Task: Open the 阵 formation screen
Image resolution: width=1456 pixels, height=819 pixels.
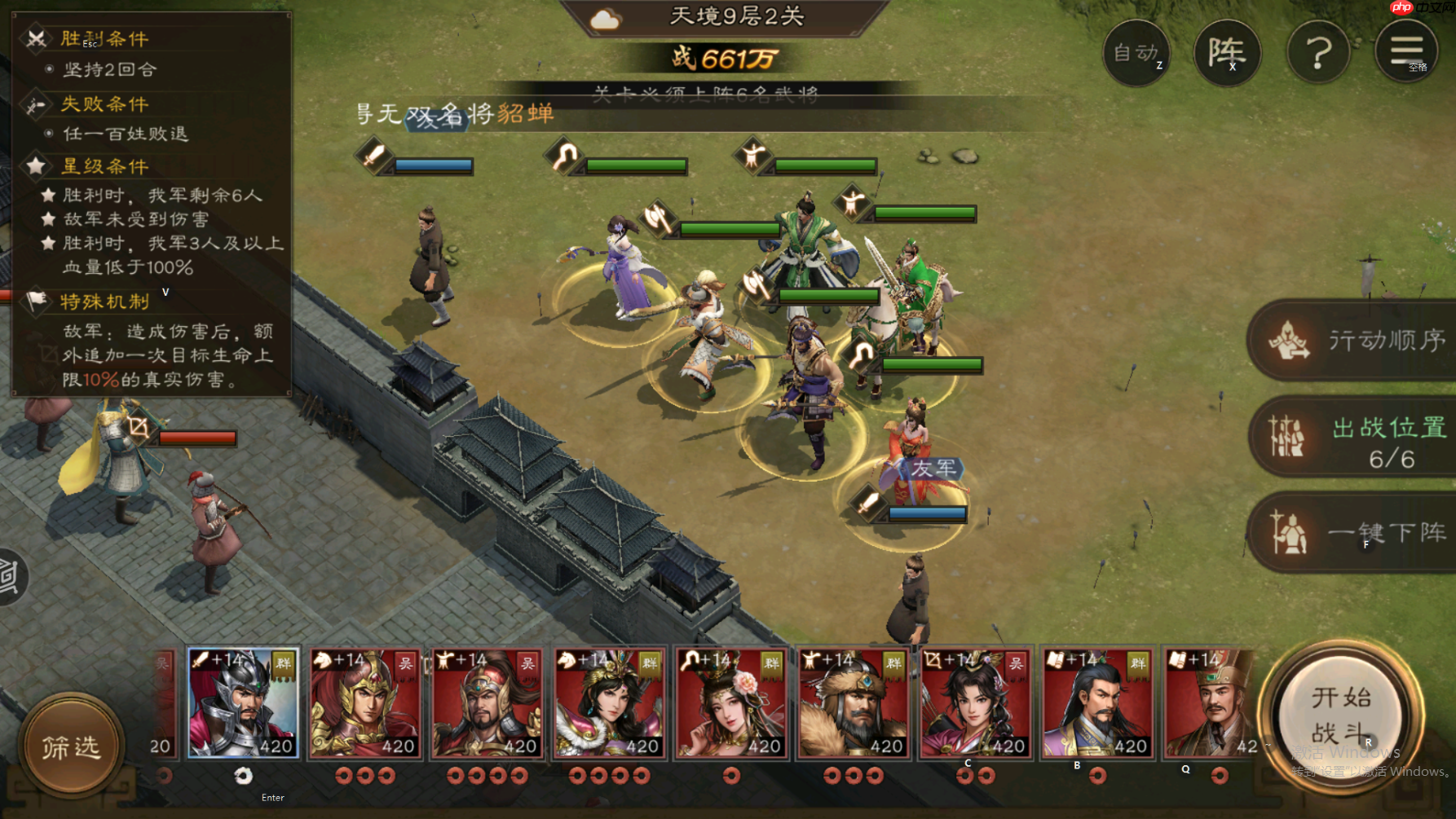Action: coord(1226,53)
